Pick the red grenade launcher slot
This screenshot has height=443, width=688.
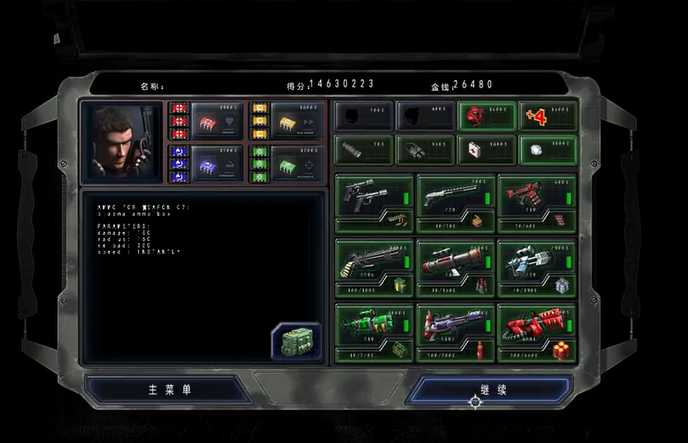(x=537, y=202)
